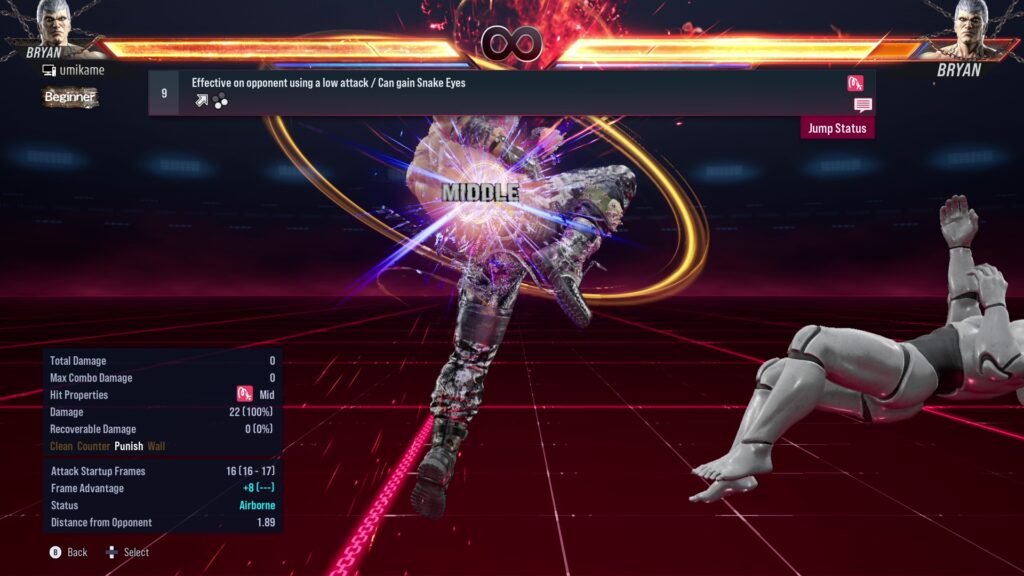Viewport: 1024px width, 576px height.
Task: Open the pink speech bubble note icon
Action: (862, 105)
